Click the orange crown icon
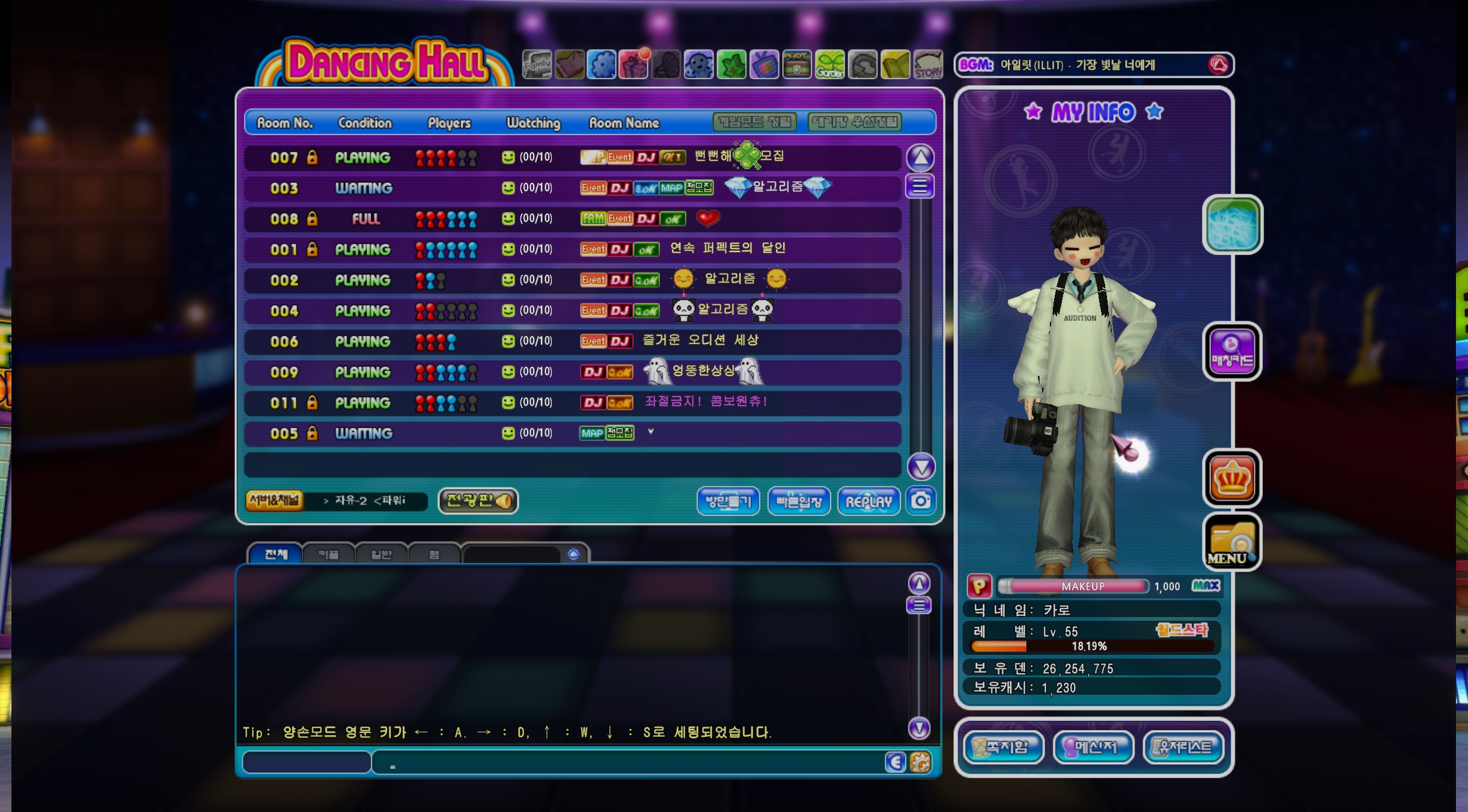 click(1232, 478)
